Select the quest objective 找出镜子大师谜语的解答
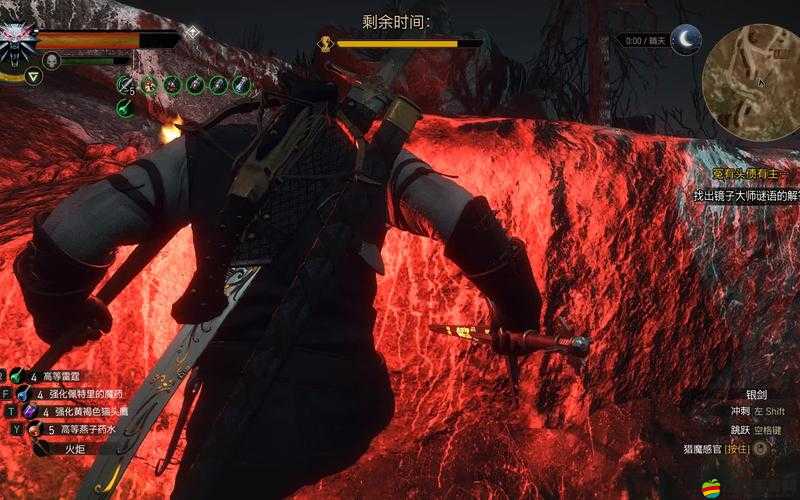Viewport: 800px width, 500px height. (745, 196)
